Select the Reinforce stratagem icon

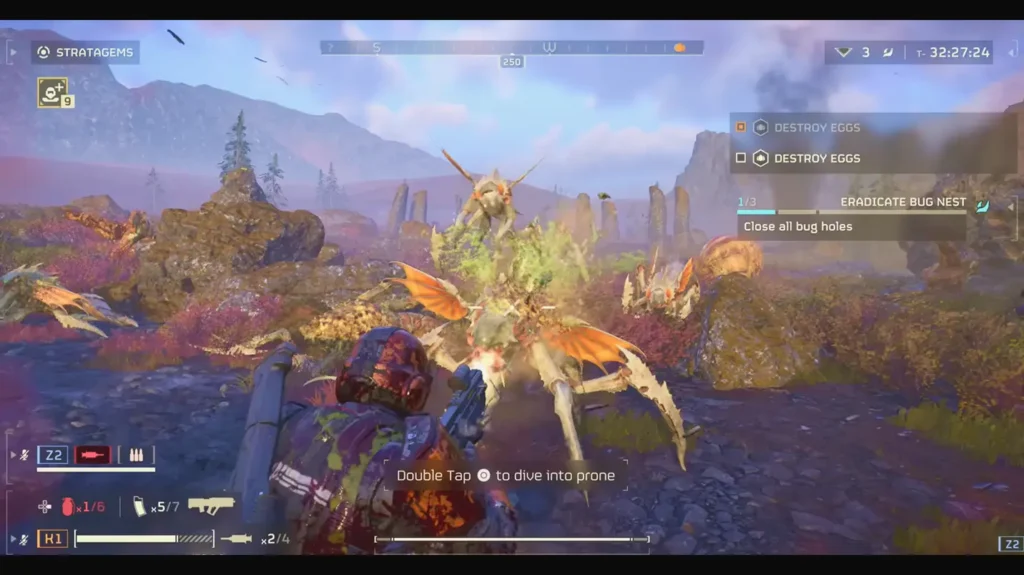[x=52, y=91]
